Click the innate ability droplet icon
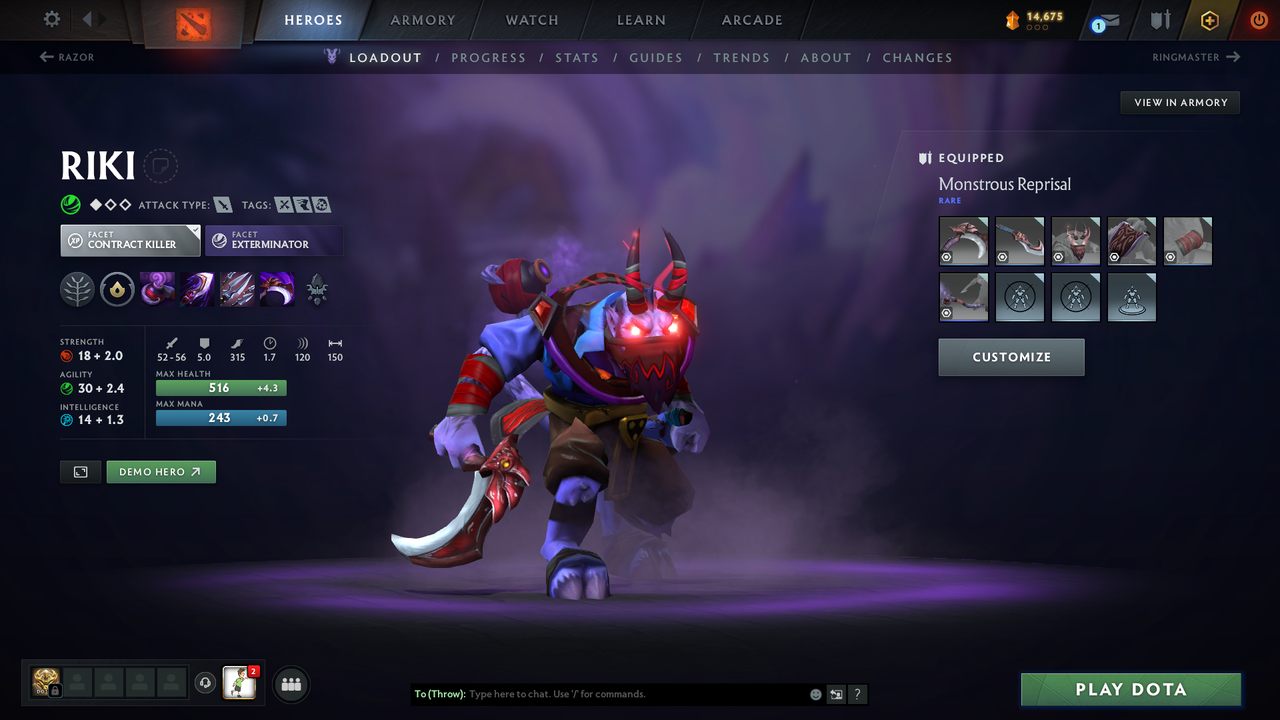1280x720 pixels. click(x=117, y=290)
